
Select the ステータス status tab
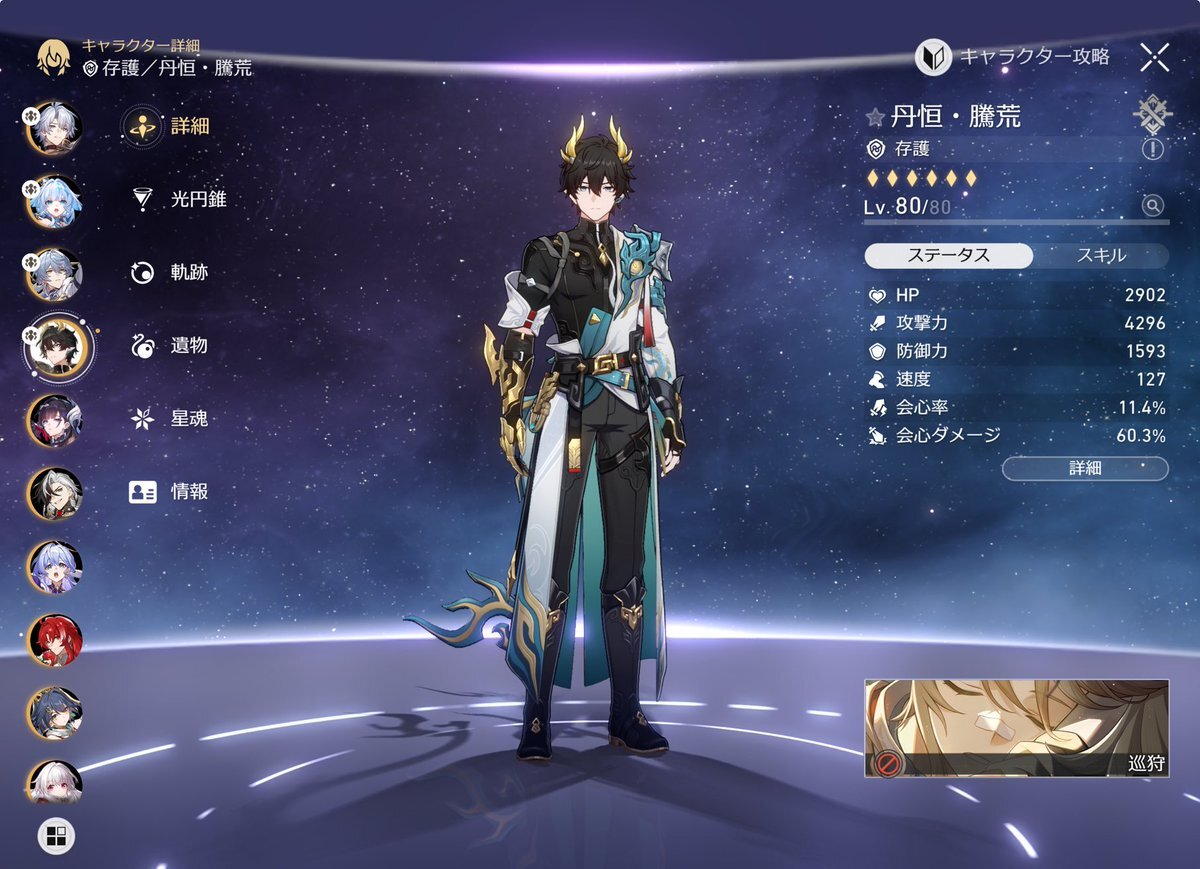point(948,255)
